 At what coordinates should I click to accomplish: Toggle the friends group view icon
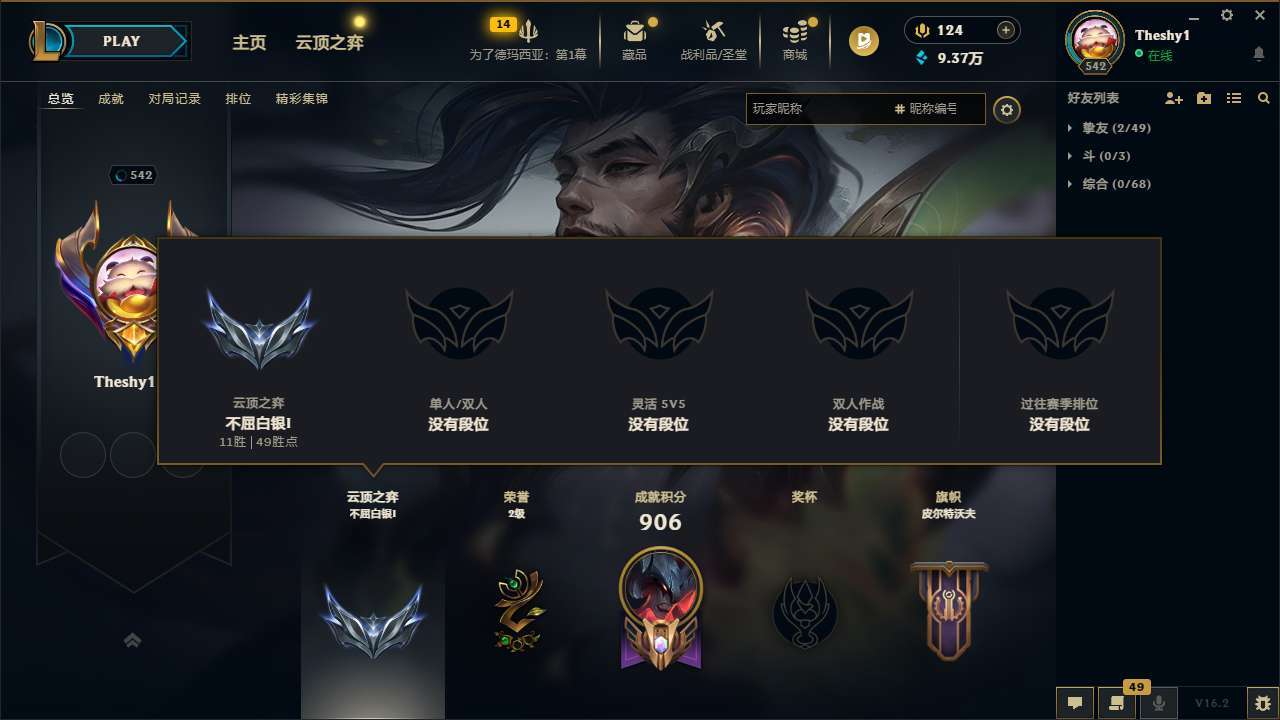click(1202, 98)
